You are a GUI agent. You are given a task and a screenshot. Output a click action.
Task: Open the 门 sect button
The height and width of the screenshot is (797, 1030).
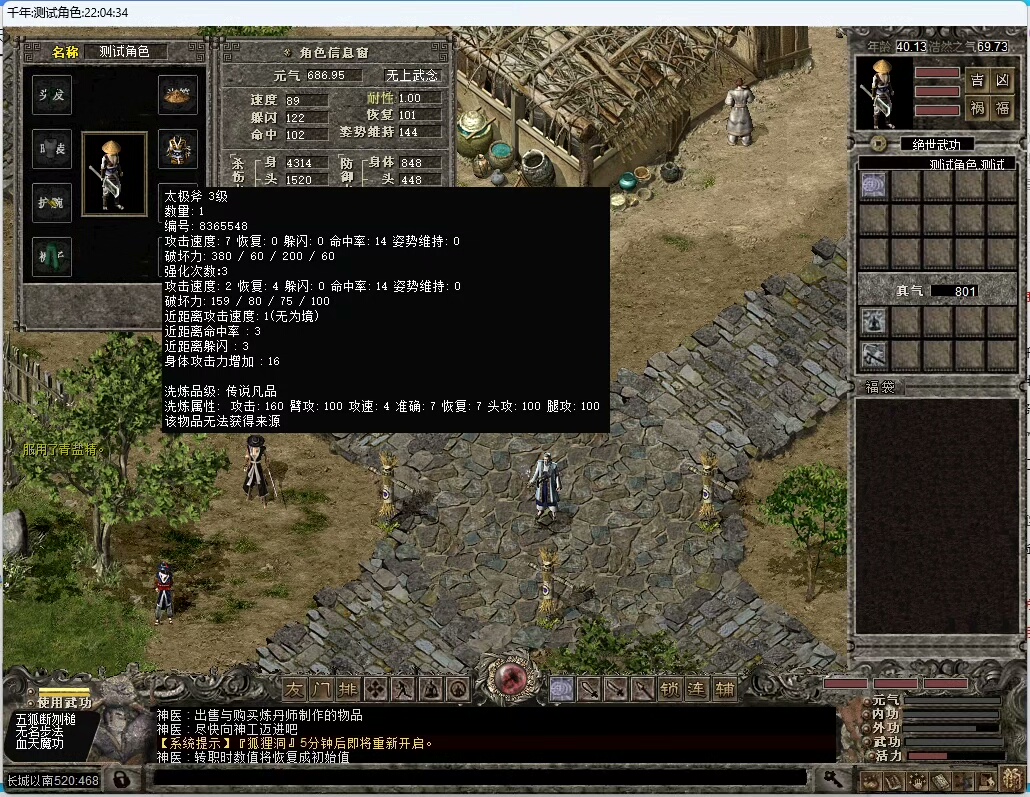click(321, 688)
